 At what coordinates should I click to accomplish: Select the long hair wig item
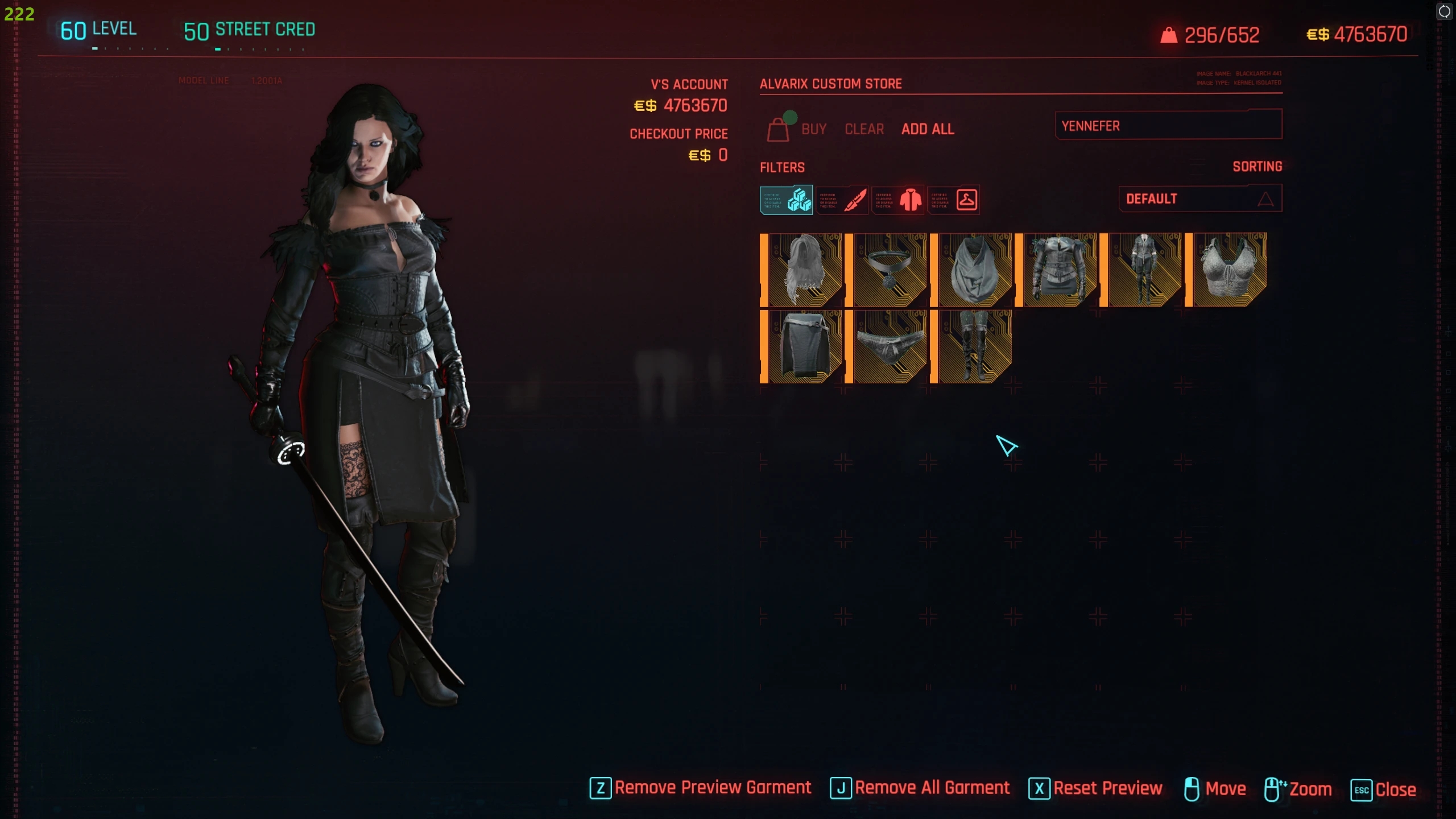pos(803,270)
